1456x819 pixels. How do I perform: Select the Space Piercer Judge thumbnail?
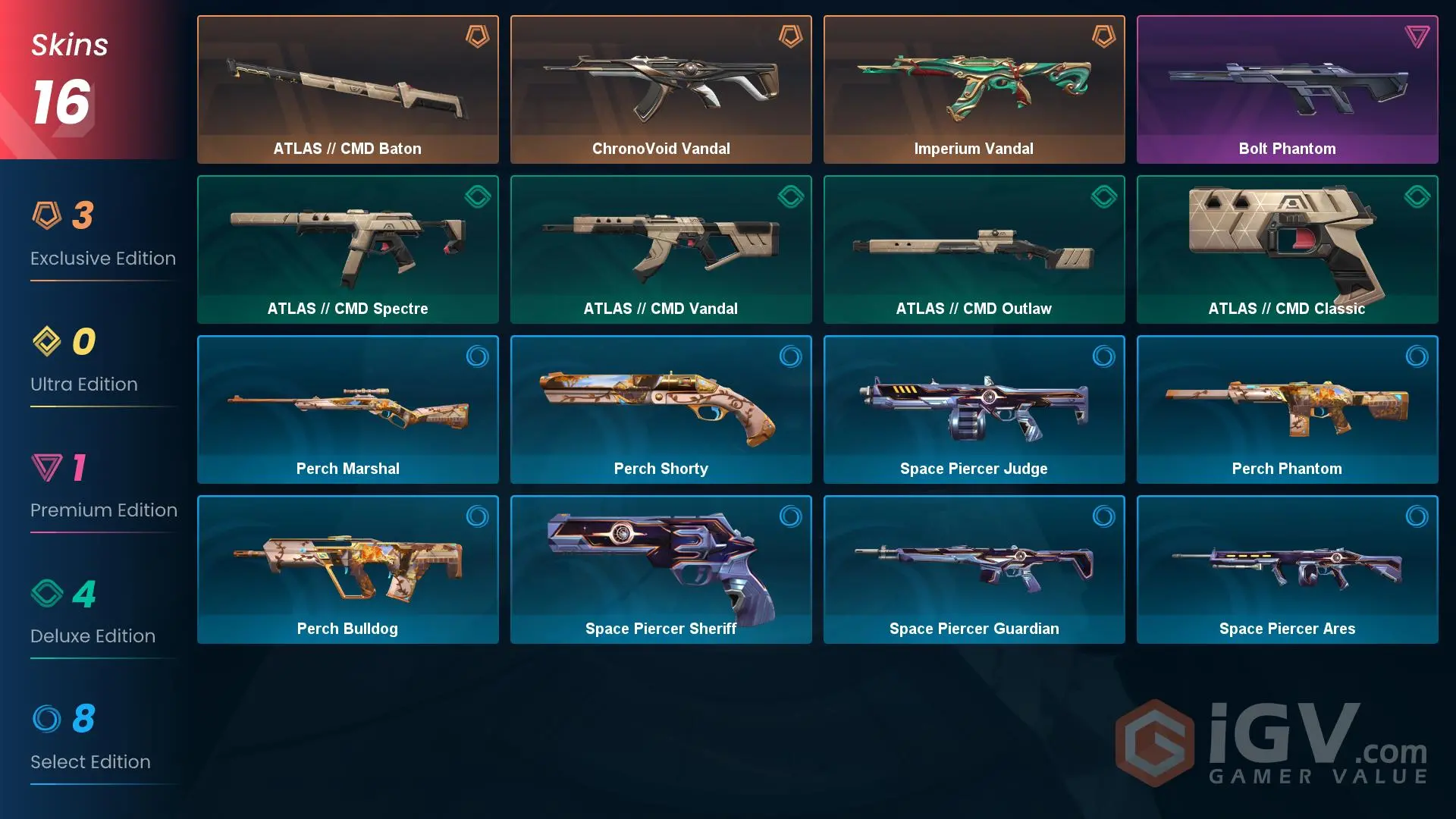974,409
